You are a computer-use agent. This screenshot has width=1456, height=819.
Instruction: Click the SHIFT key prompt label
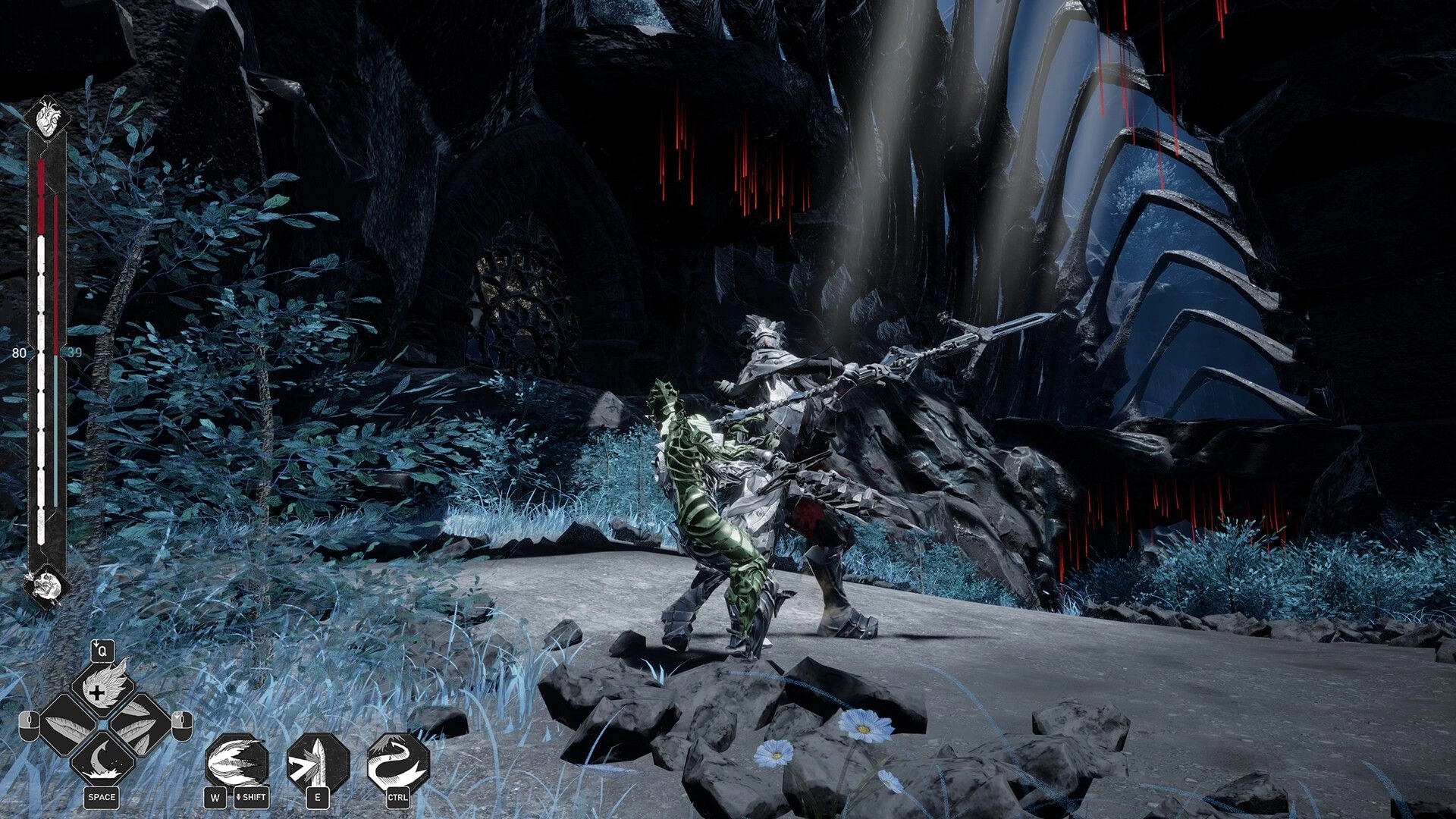coord(253,798)
